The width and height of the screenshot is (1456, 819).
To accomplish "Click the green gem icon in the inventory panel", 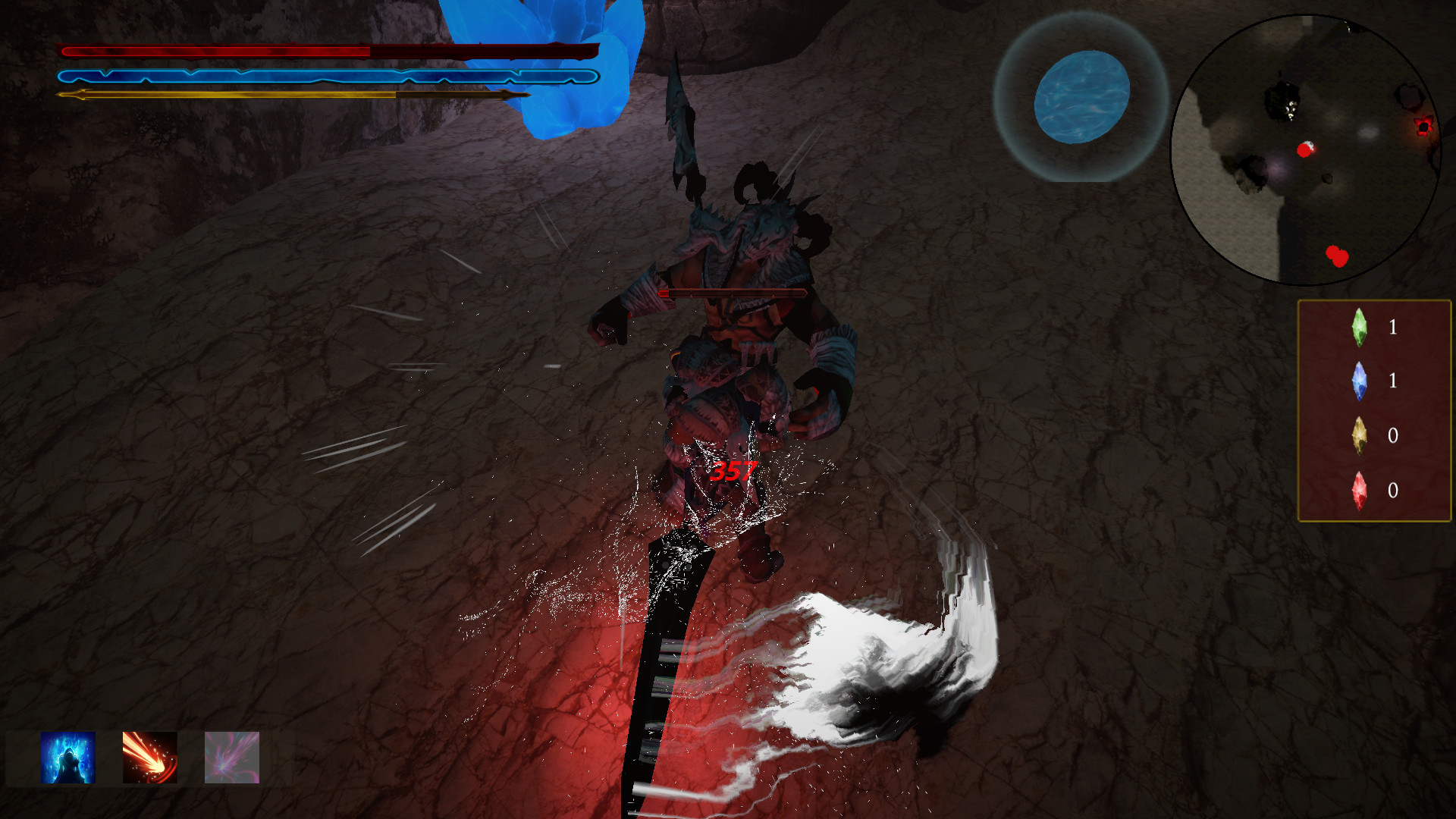I will [1360, 328].
